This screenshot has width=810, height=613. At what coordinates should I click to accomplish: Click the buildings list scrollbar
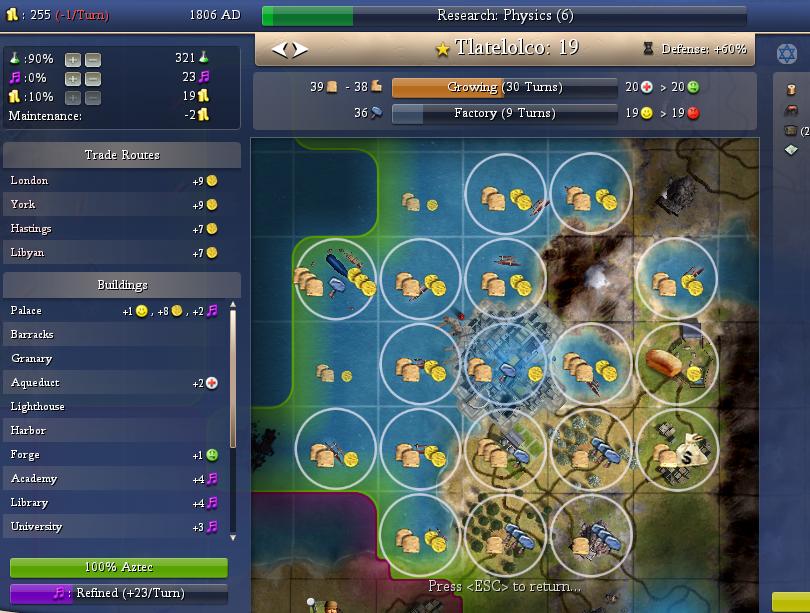[234, 420]
